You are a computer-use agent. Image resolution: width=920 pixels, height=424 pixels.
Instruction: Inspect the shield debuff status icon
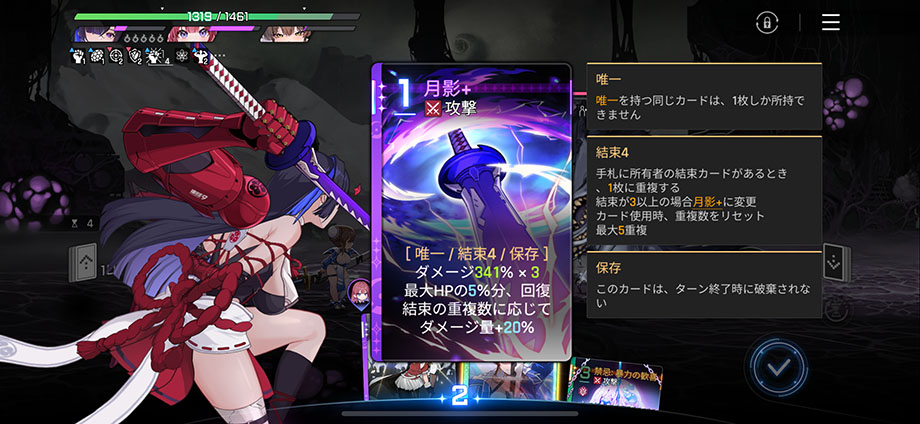(x=133, y=57)
